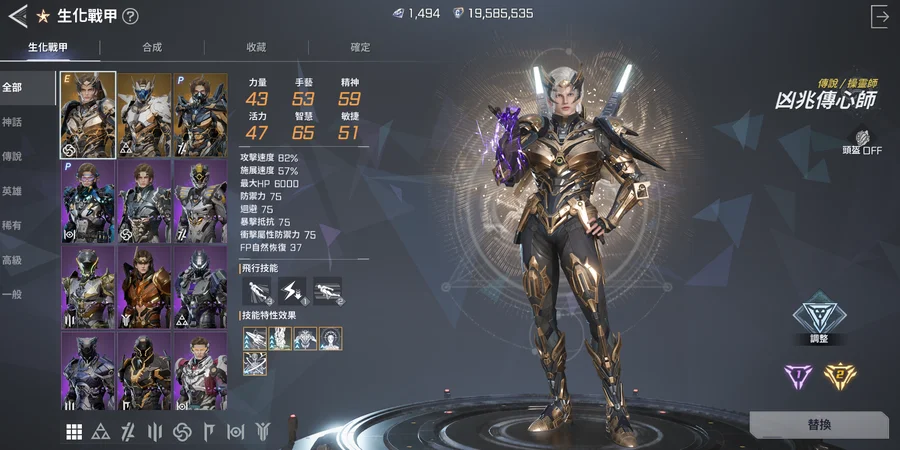Open the help question mark icon

131,16
